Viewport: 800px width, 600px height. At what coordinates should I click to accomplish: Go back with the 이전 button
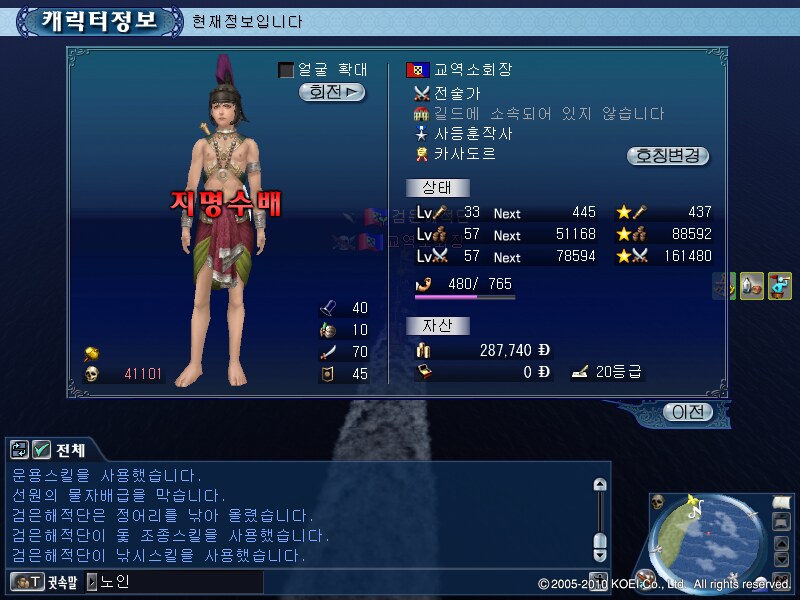[687, 412]
